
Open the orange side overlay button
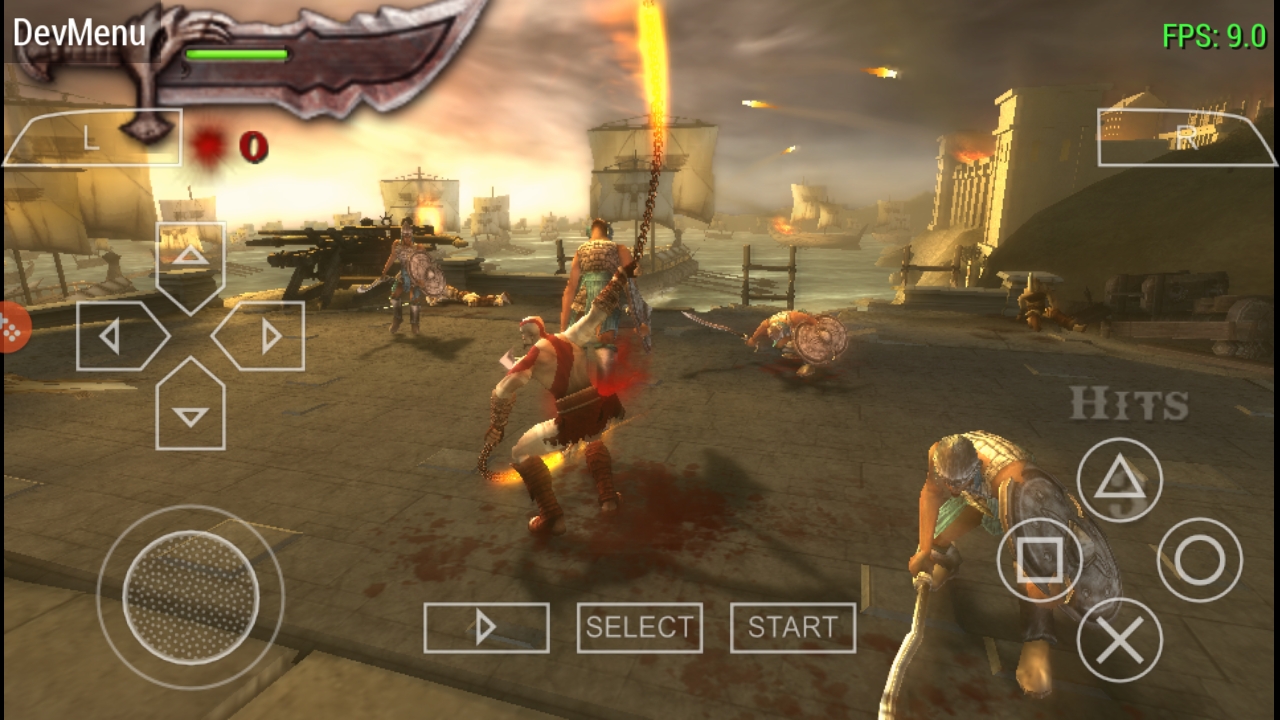click(x=12, y=328)
